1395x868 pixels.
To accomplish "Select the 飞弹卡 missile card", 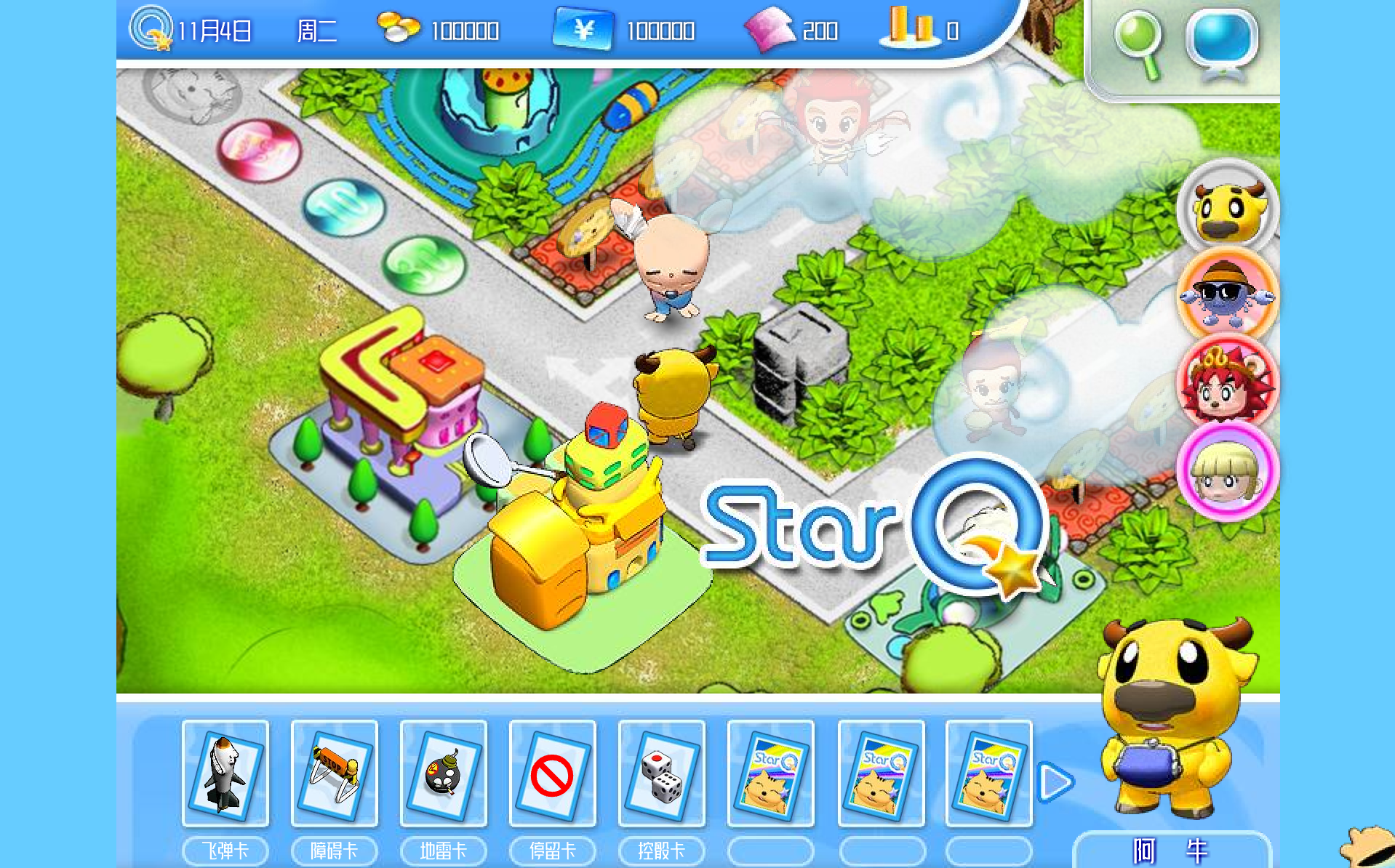I will (x=225, y=773).
